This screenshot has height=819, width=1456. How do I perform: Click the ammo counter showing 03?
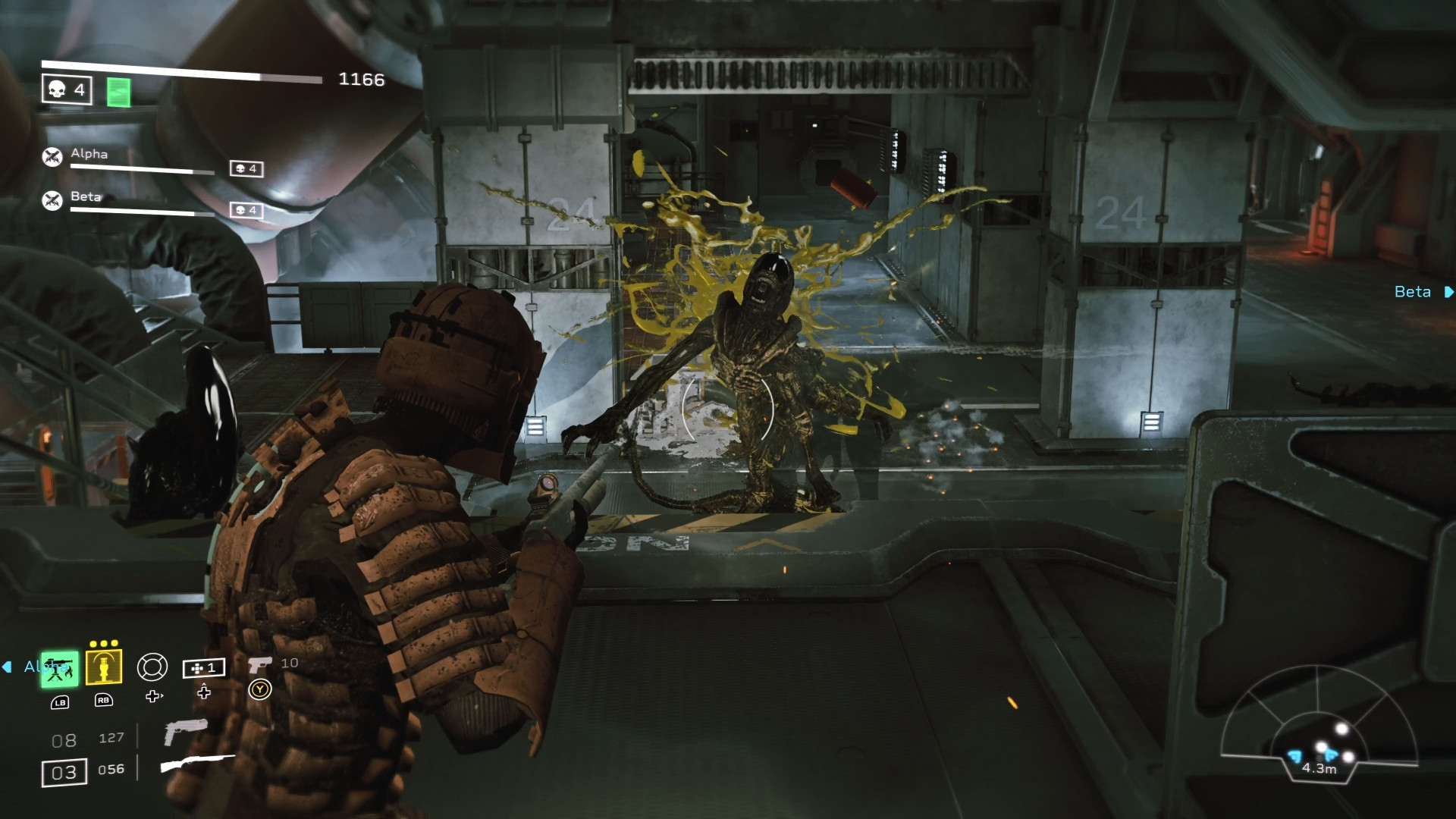pos(64,773)
